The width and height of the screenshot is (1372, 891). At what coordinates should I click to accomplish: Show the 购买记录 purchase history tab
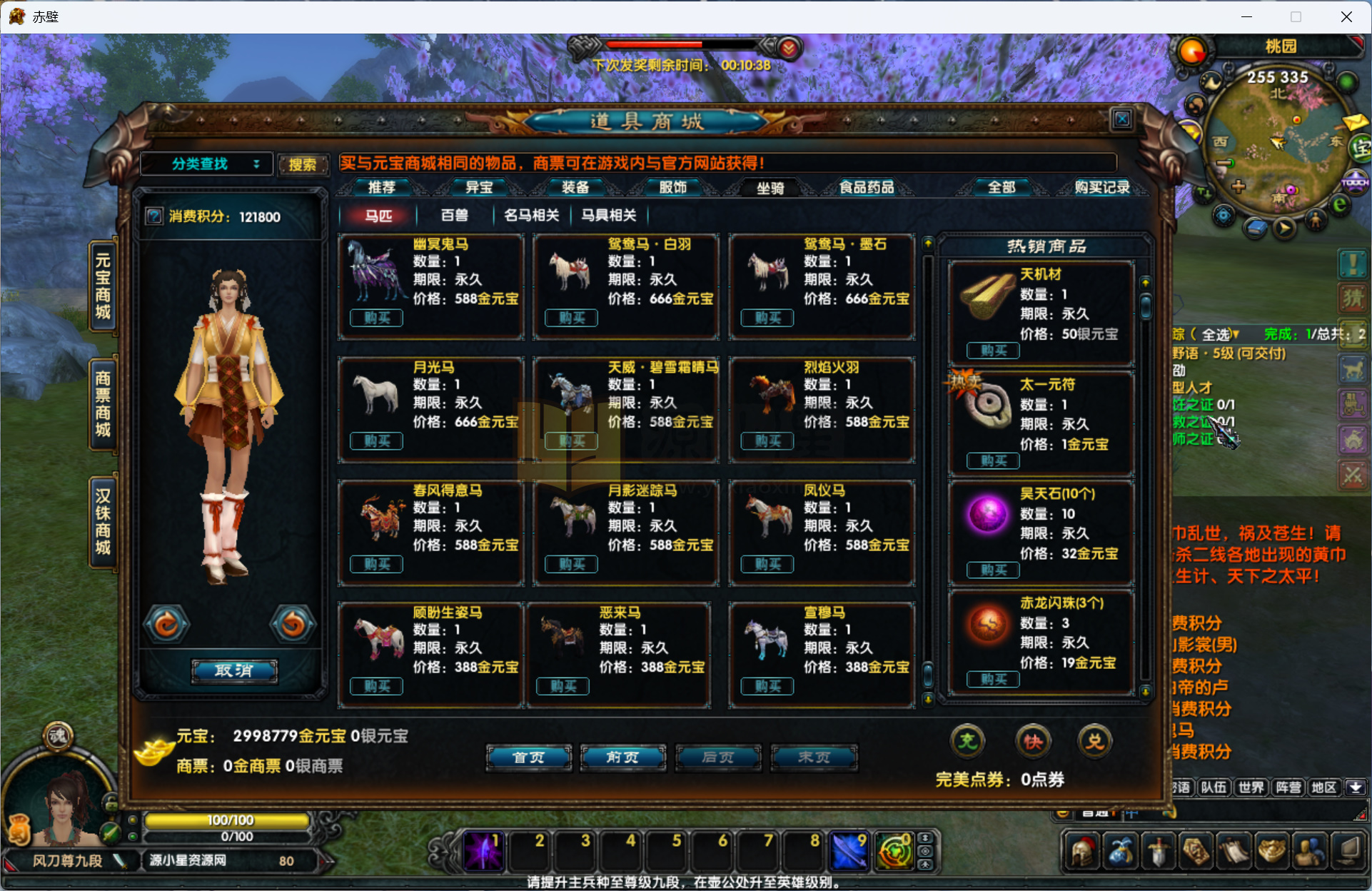1101,187
